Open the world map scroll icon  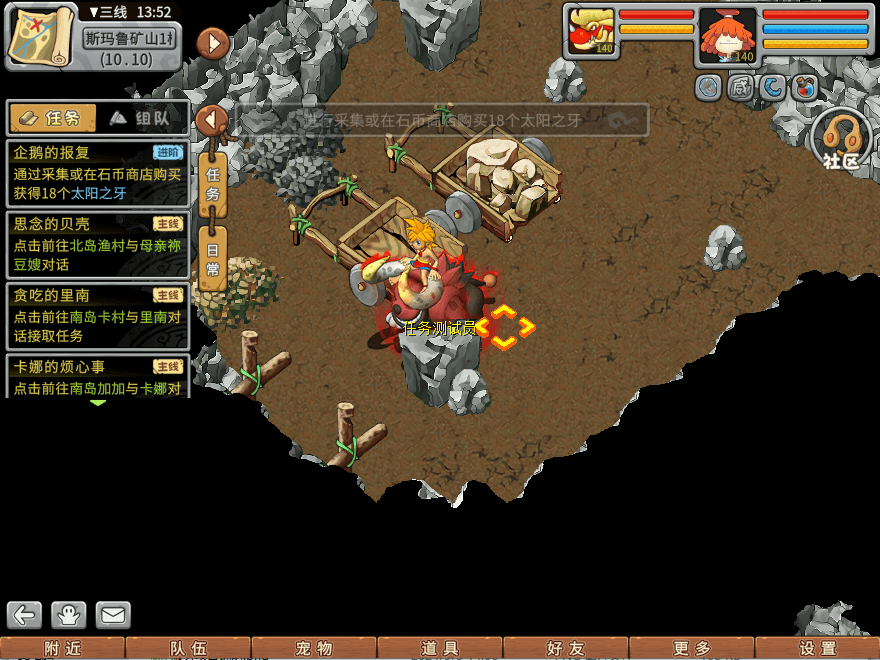point(42,35)
